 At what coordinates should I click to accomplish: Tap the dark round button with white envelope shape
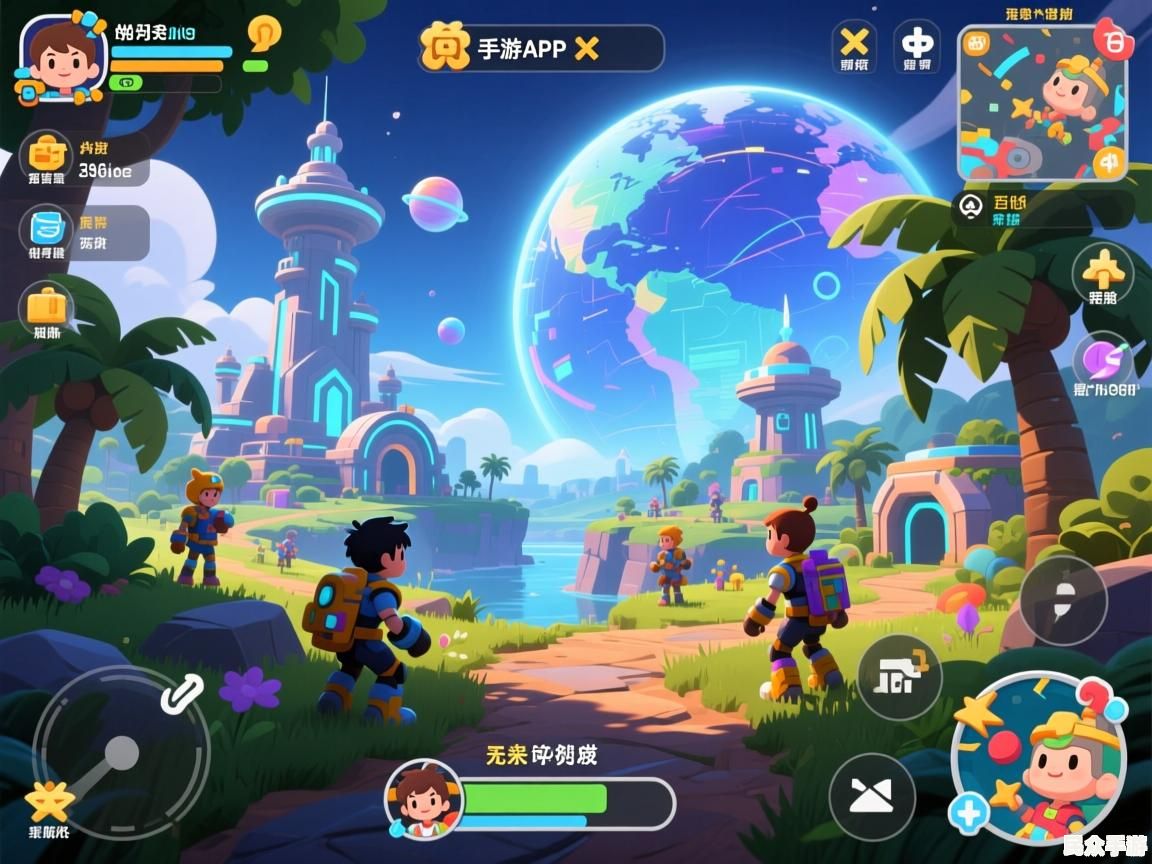[x=872, y=797]
